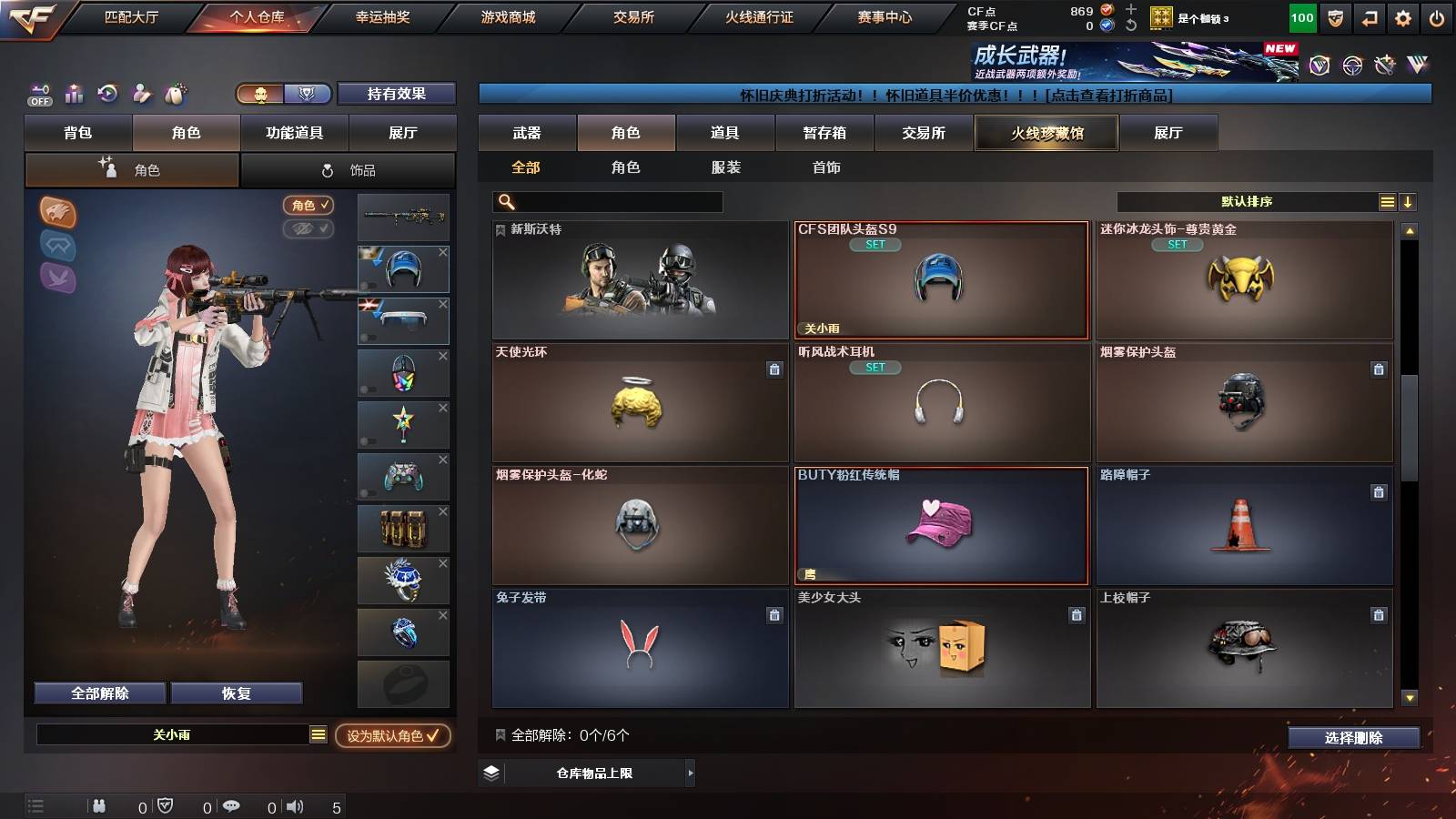The image size is (1456, 819).
Task: Click the circular replay icon in upper-left toolbar
Action: pos(107,94)
